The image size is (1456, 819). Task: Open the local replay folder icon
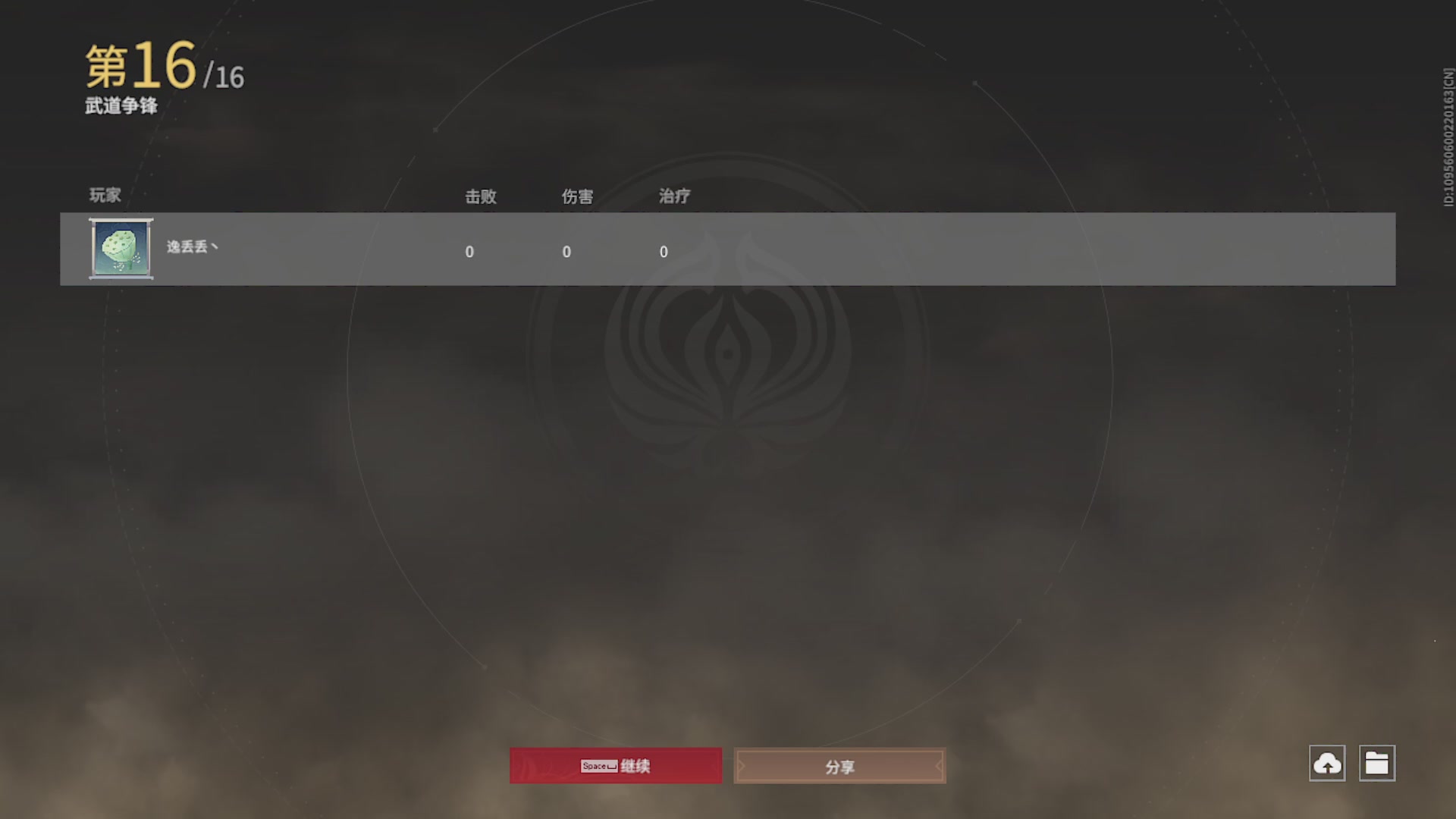[1379, 764]
